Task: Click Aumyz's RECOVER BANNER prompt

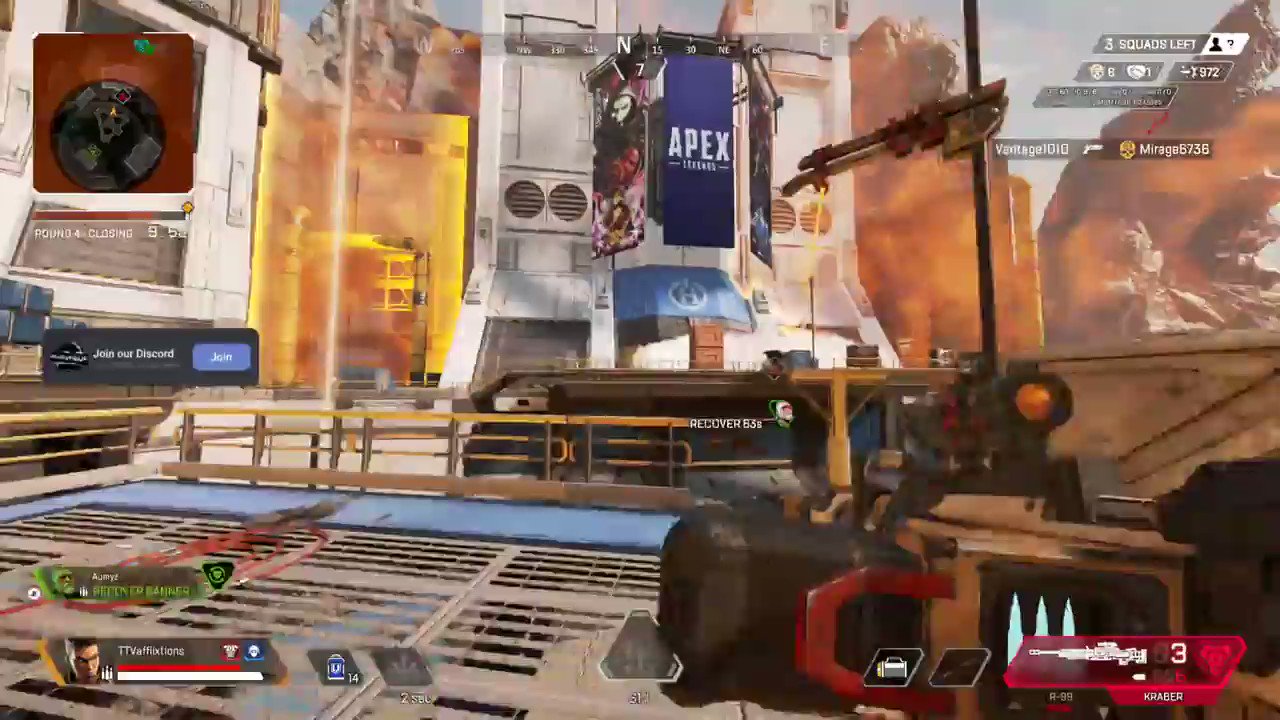Action: 140,591
